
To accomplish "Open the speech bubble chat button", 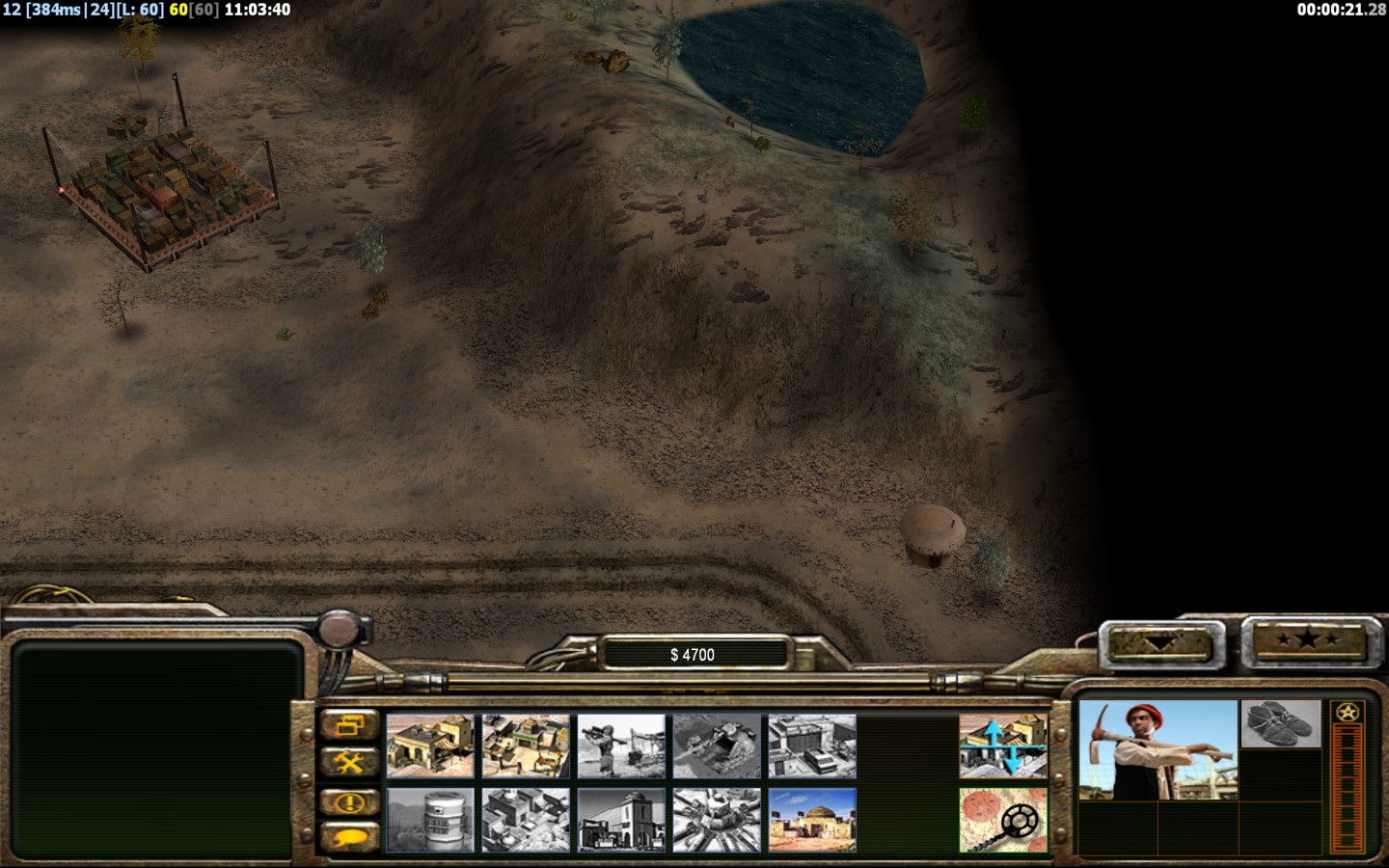I will (349, 837).
